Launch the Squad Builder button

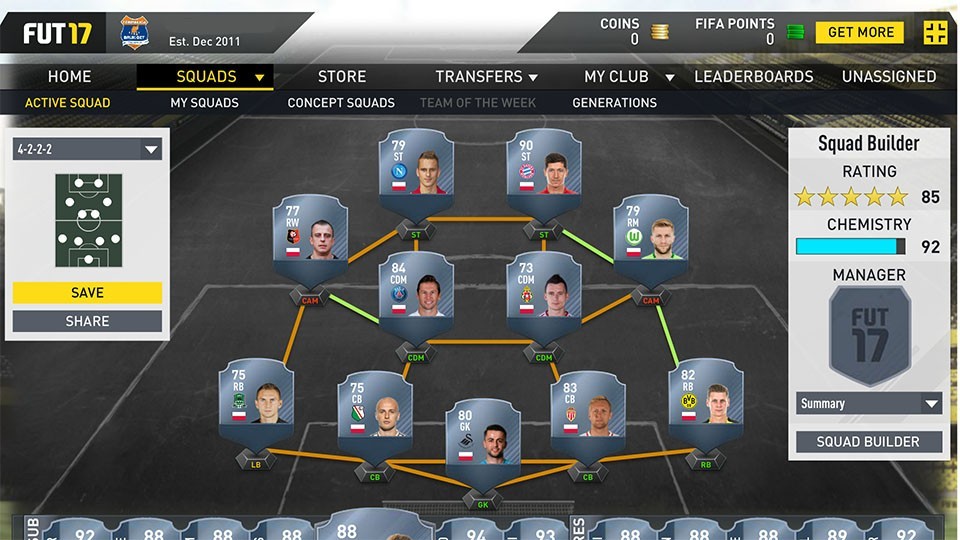pyautogui.click(x=869, y=442)
